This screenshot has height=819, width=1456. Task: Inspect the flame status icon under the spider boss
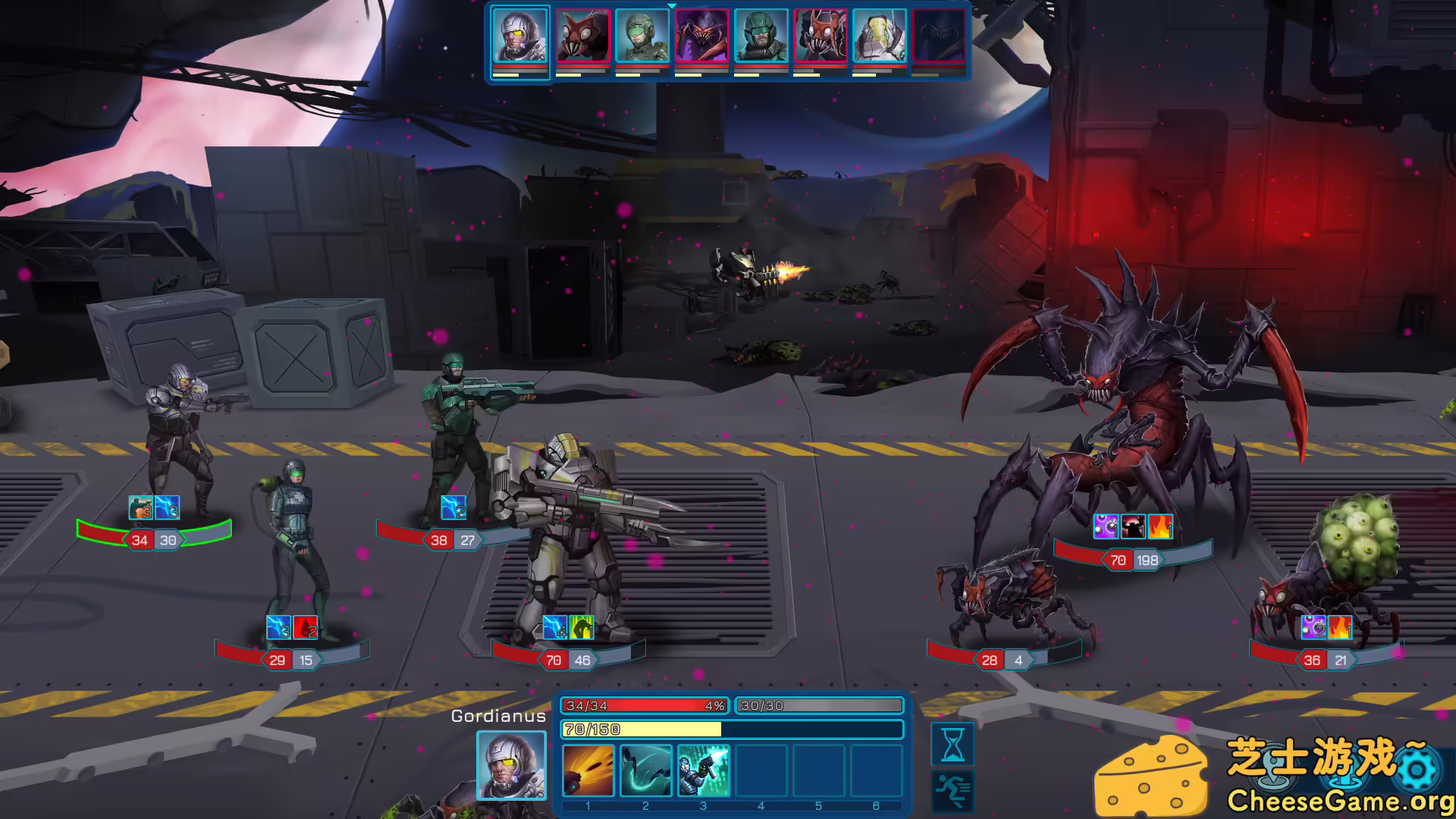tap(1160, 526)
